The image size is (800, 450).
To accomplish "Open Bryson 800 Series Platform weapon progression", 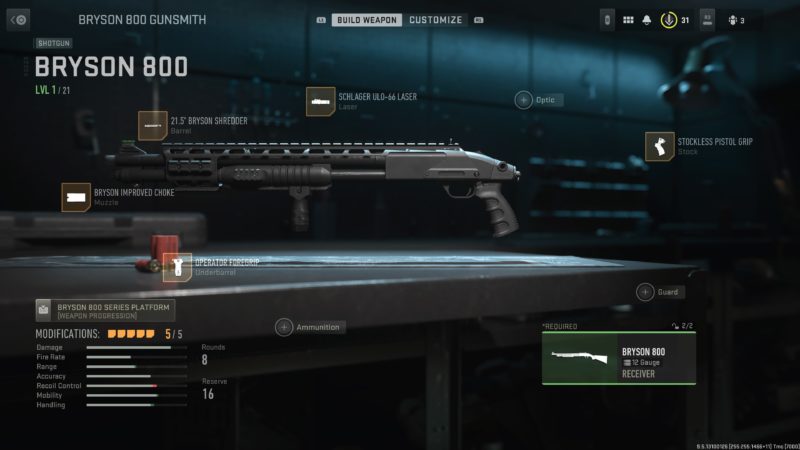I will coord(105,310).
